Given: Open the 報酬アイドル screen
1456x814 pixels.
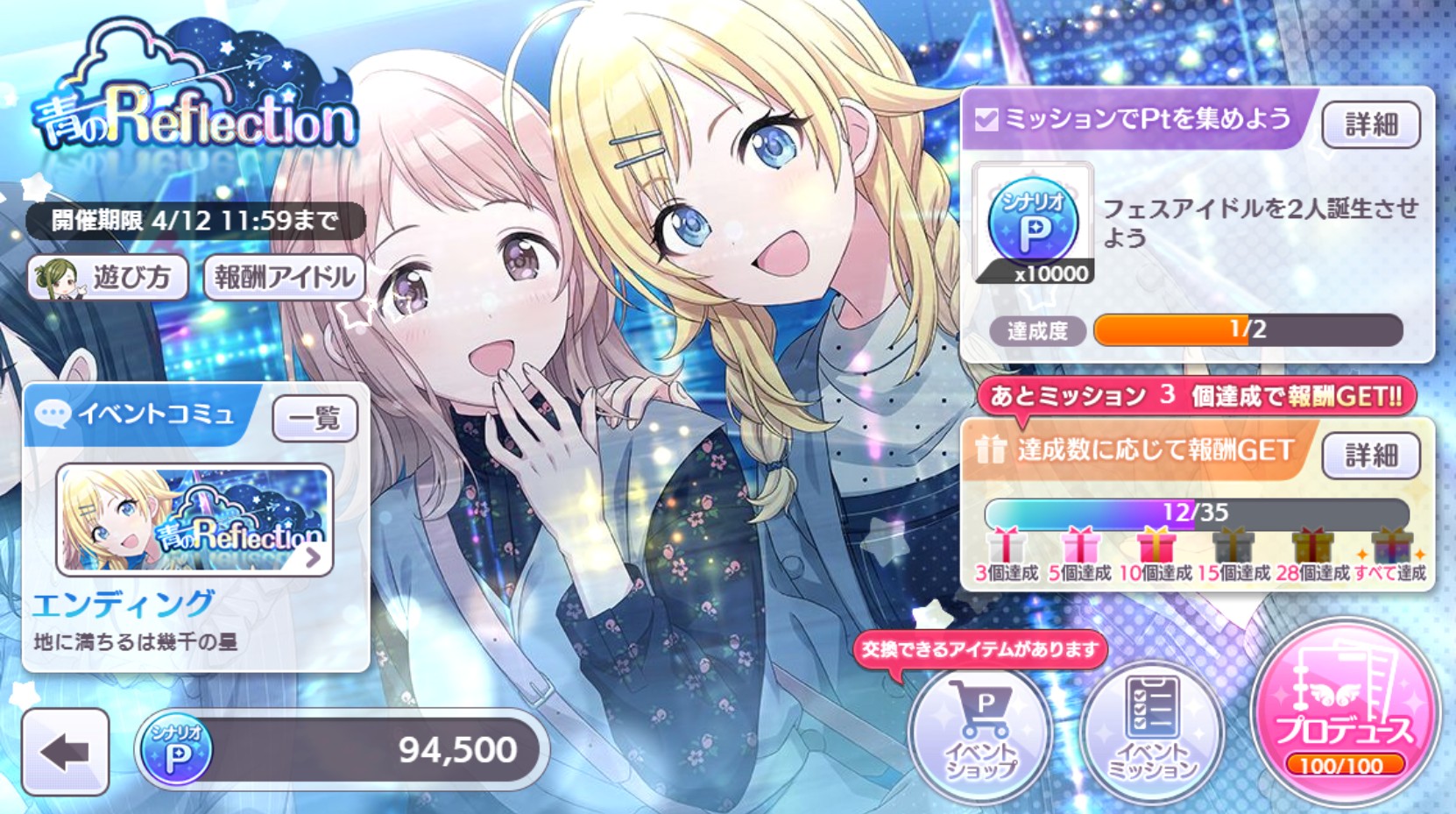Looking at the screenshot, I should point(282,278).
